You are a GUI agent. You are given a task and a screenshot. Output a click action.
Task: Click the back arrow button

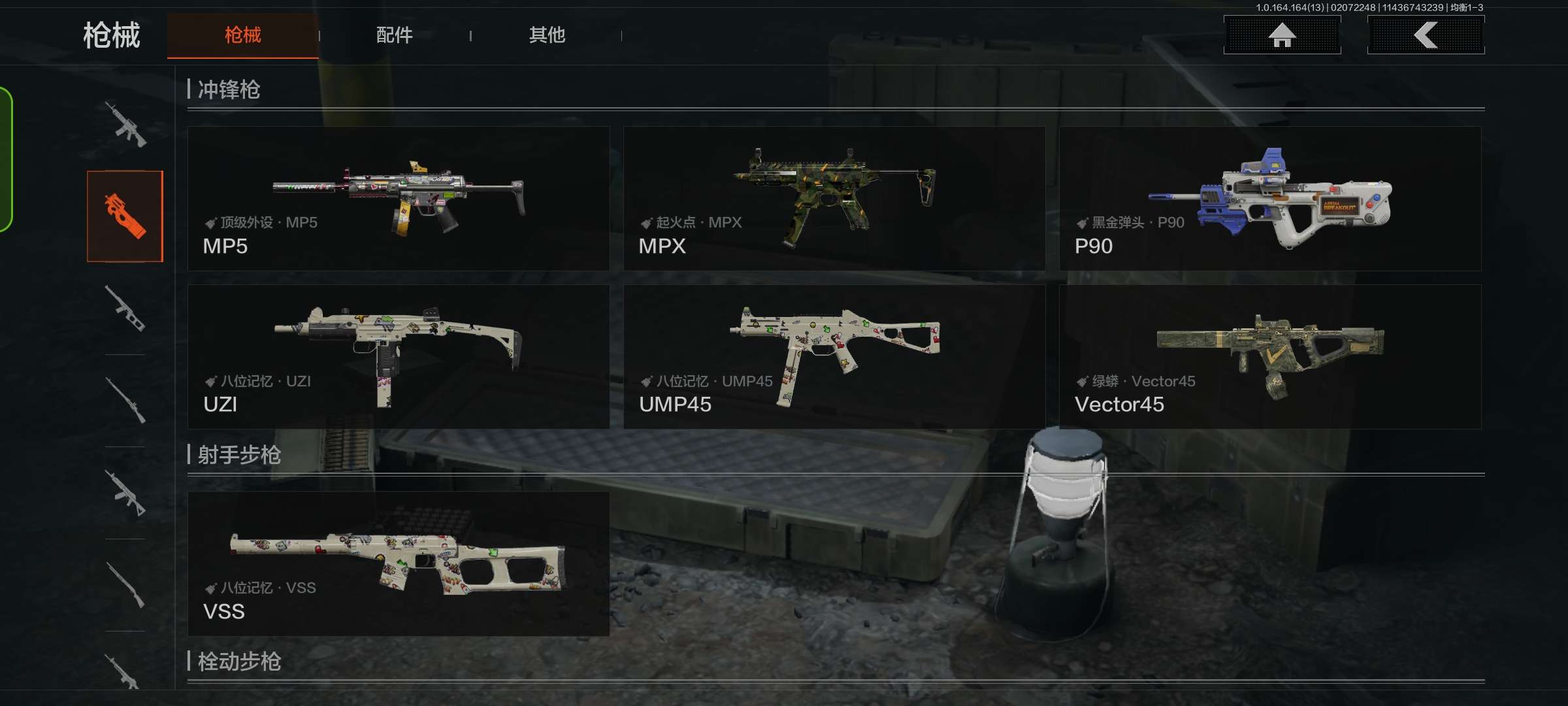[1426, 35]
